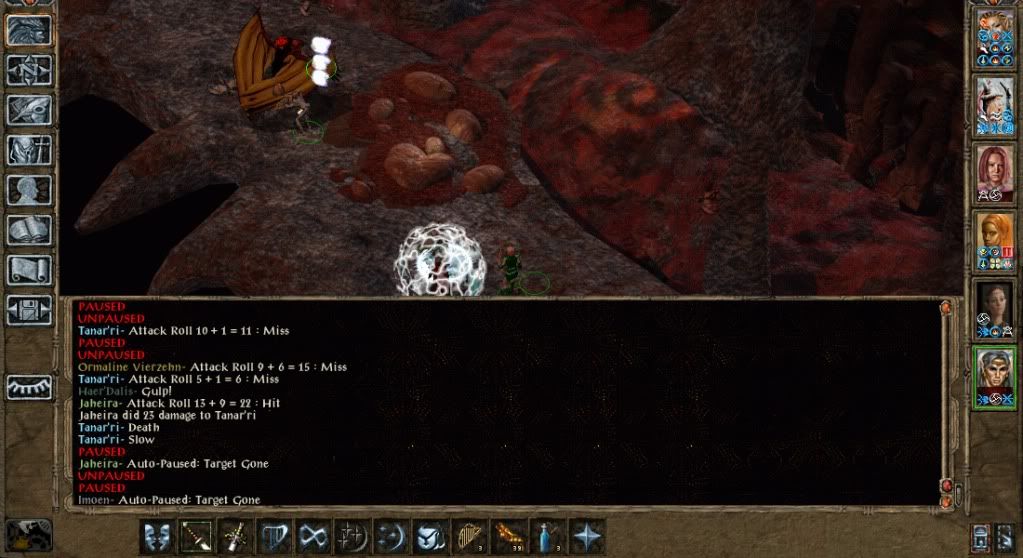Open the priest spell scroll
1023x558 pixels.
pyautogui.click(x=29, y=269)
